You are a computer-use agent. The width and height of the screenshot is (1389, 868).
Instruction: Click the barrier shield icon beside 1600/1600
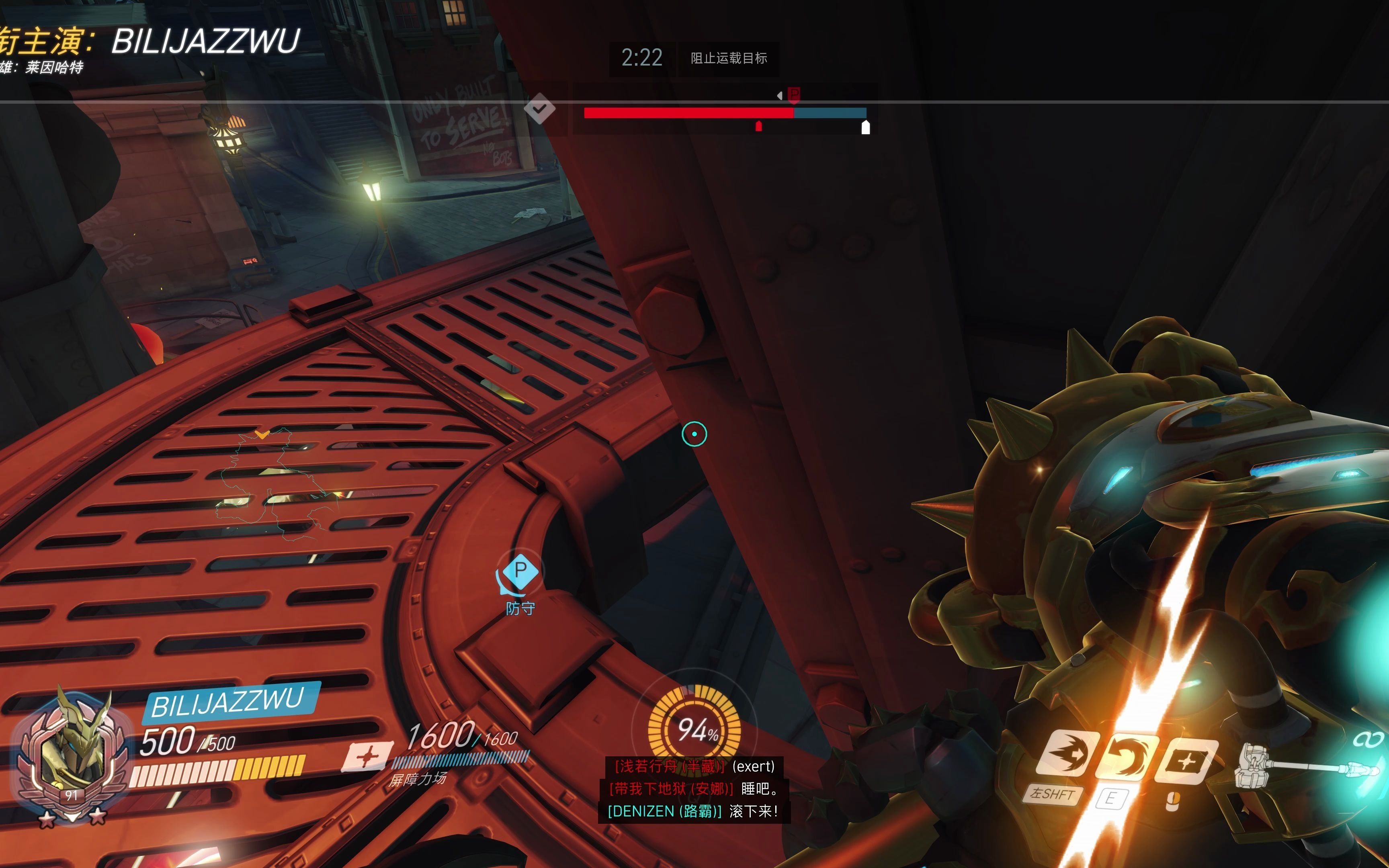click(x=367, y=757)
